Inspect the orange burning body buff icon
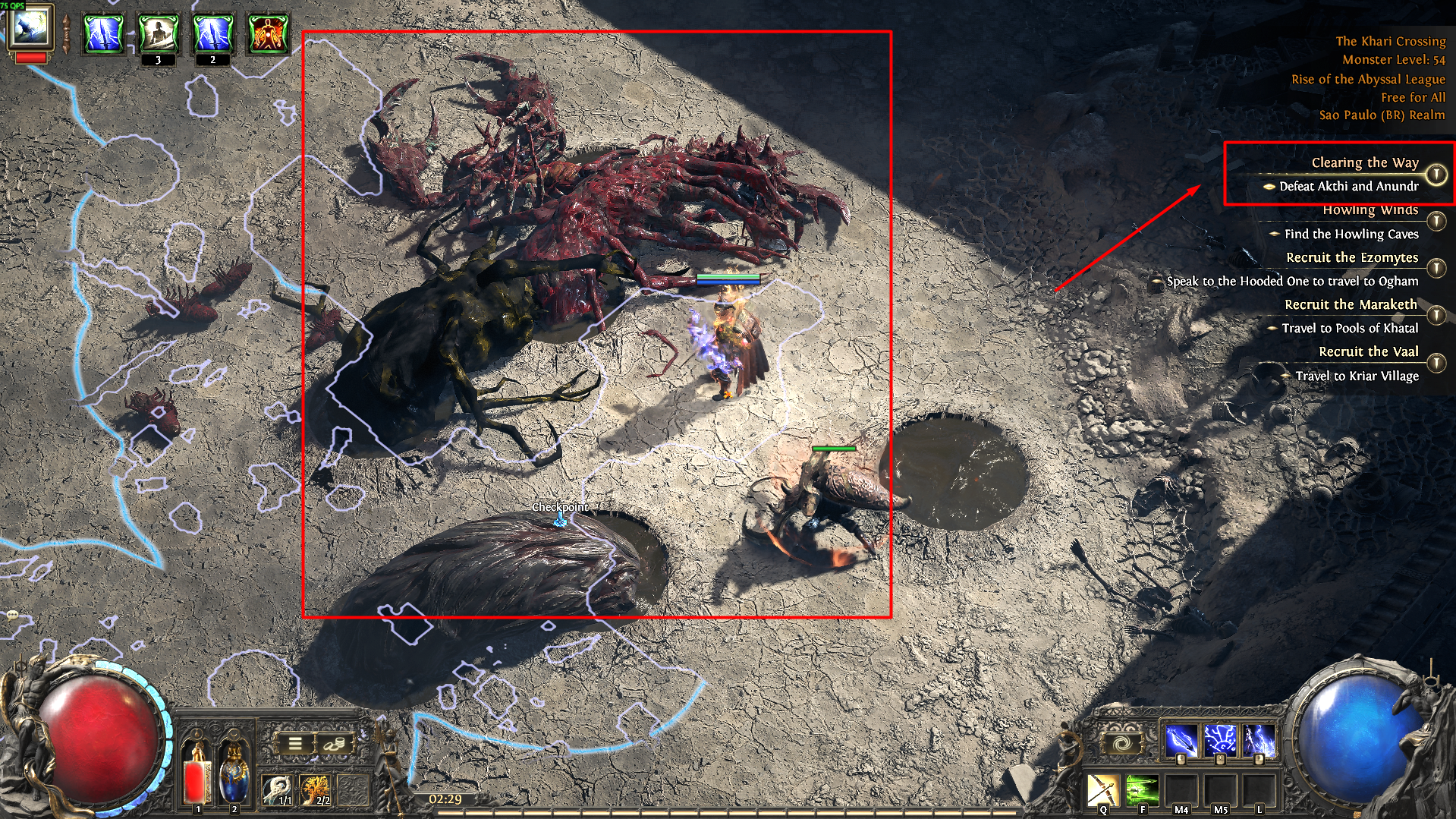This screenshot has height=819, width=1456. tap(268, 34)
